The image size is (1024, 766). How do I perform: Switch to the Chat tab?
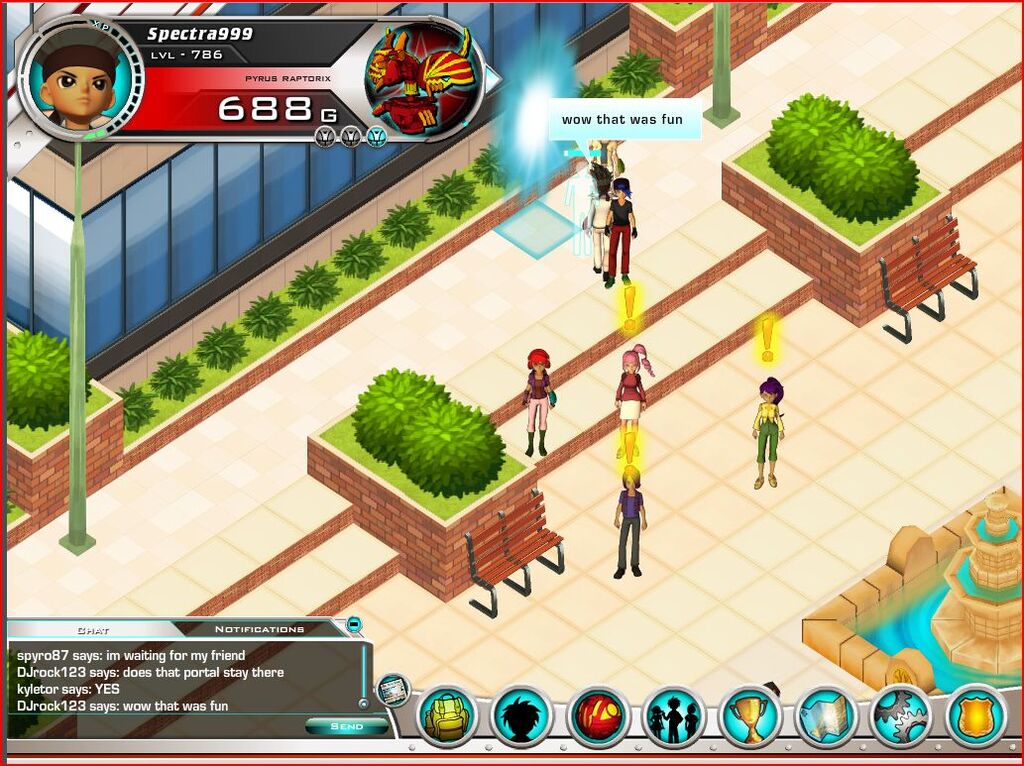pos(92,630)
